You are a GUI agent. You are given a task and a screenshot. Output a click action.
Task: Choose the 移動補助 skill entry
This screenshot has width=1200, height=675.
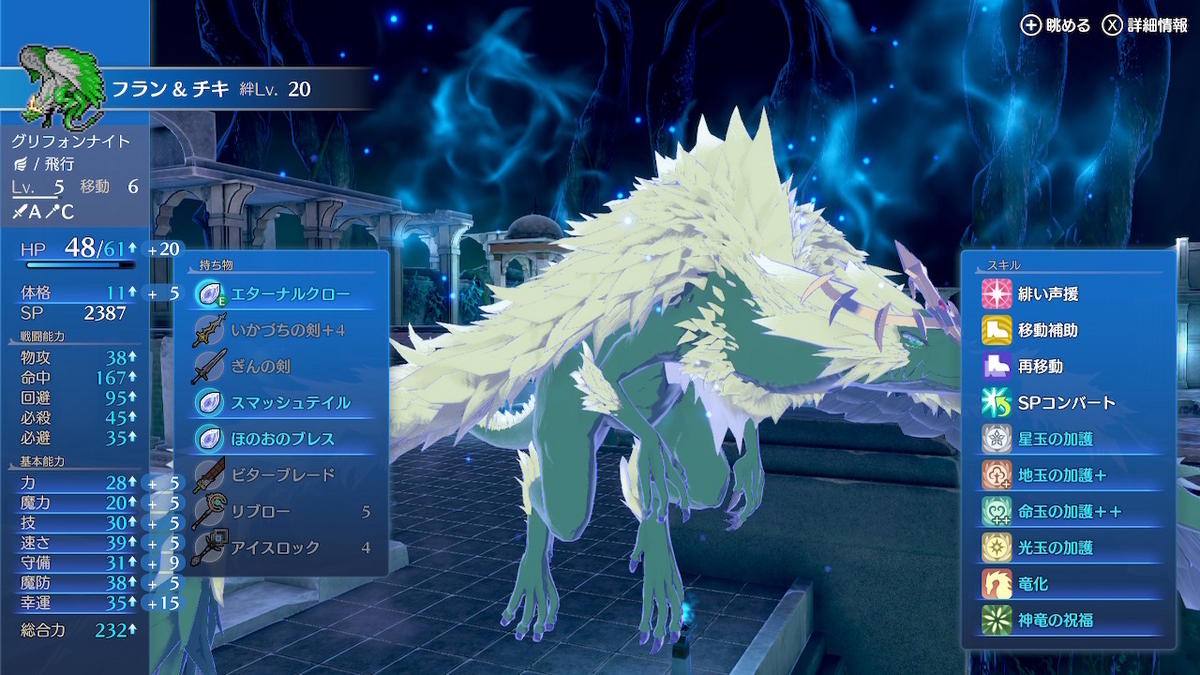click(x=1069, y=330)
